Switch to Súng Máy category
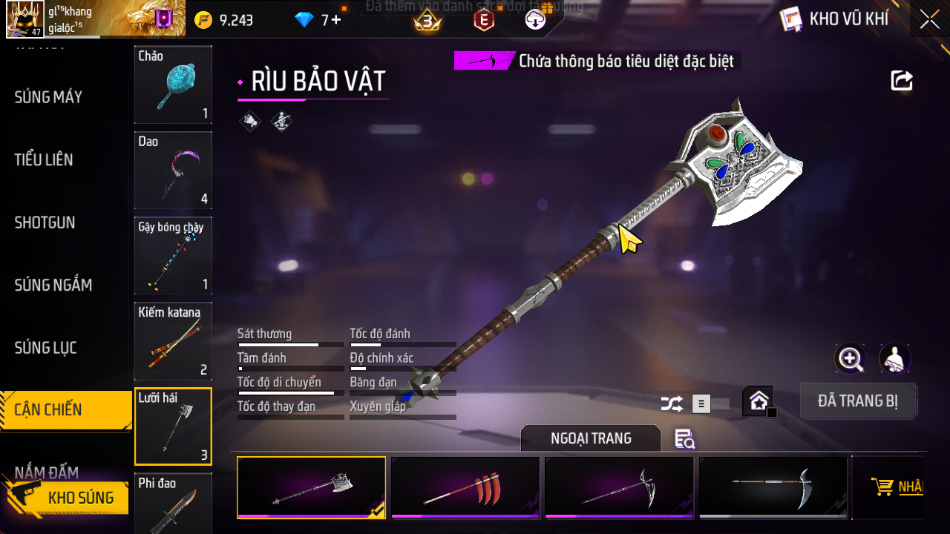Viewport: 950px width, 534px height. (x=50, y=97)
